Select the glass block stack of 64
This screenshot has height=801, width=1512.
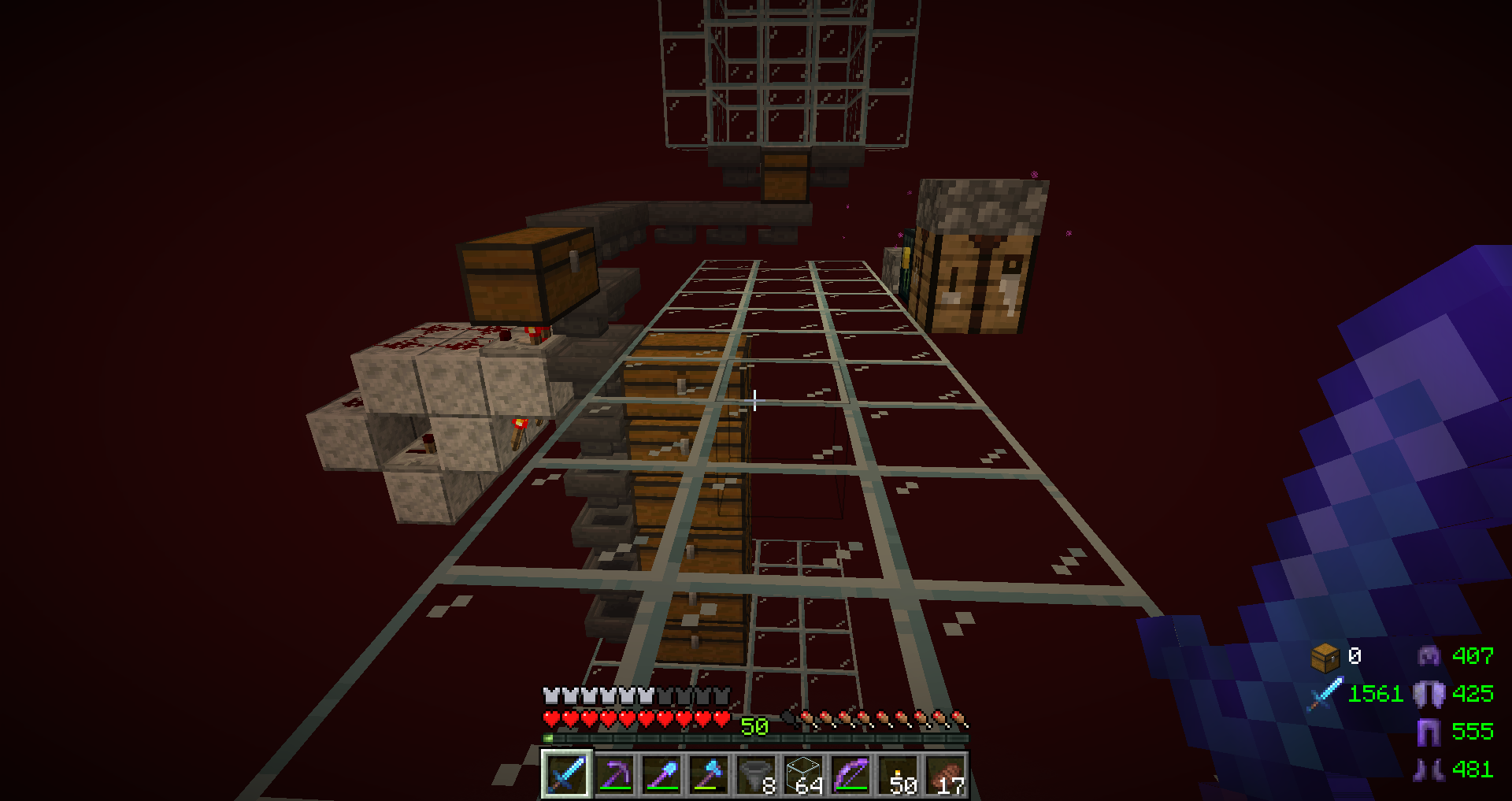pos(803,774)
